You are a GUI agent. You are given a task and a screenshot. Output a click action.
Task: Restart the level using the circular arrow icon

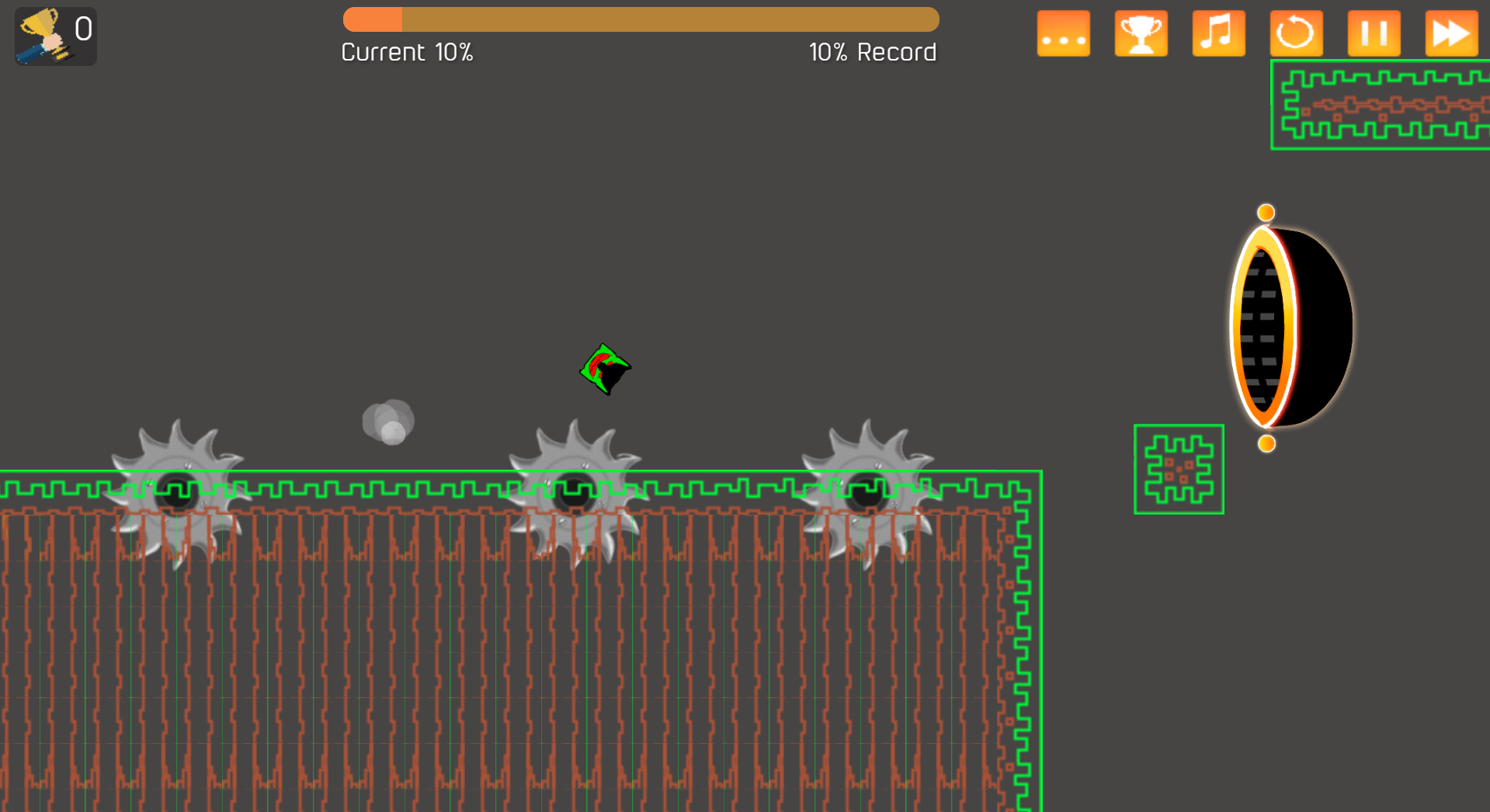tap(1296, 33)
